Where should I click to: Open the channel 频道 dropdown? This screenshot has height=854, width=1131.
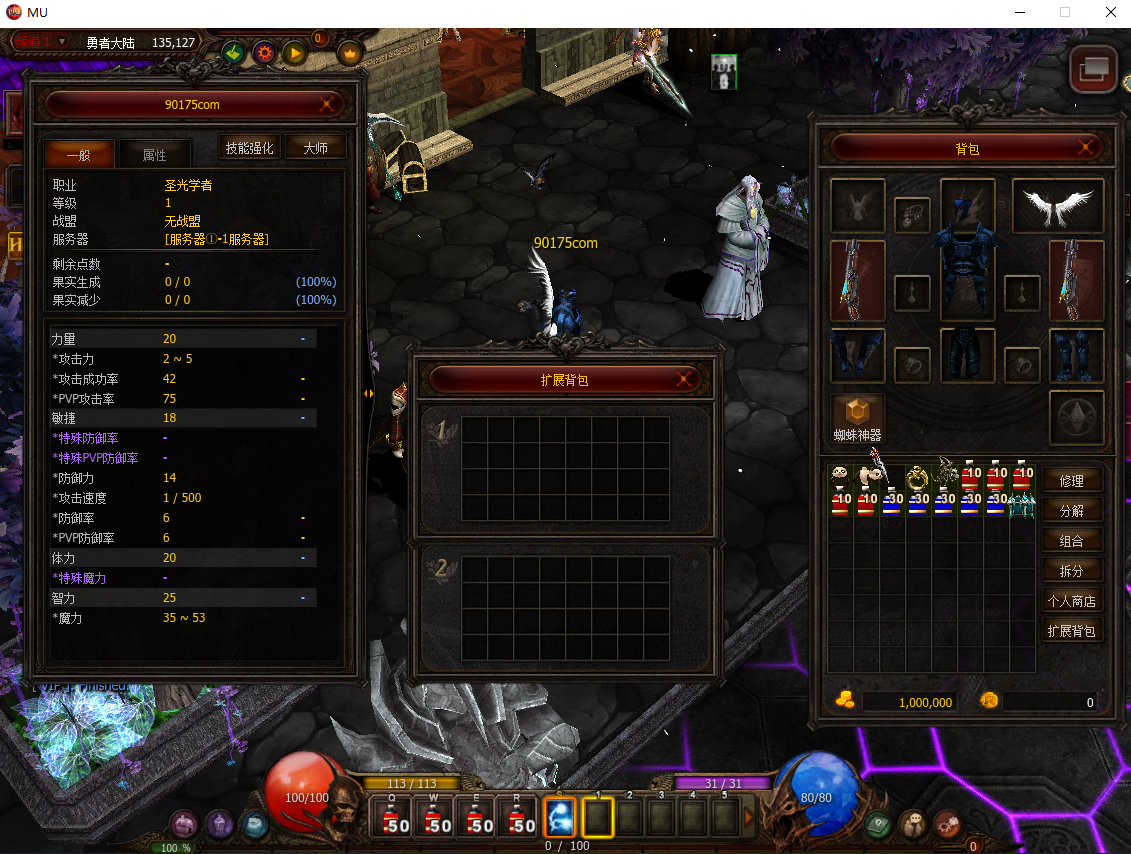(x=40, y=41)
